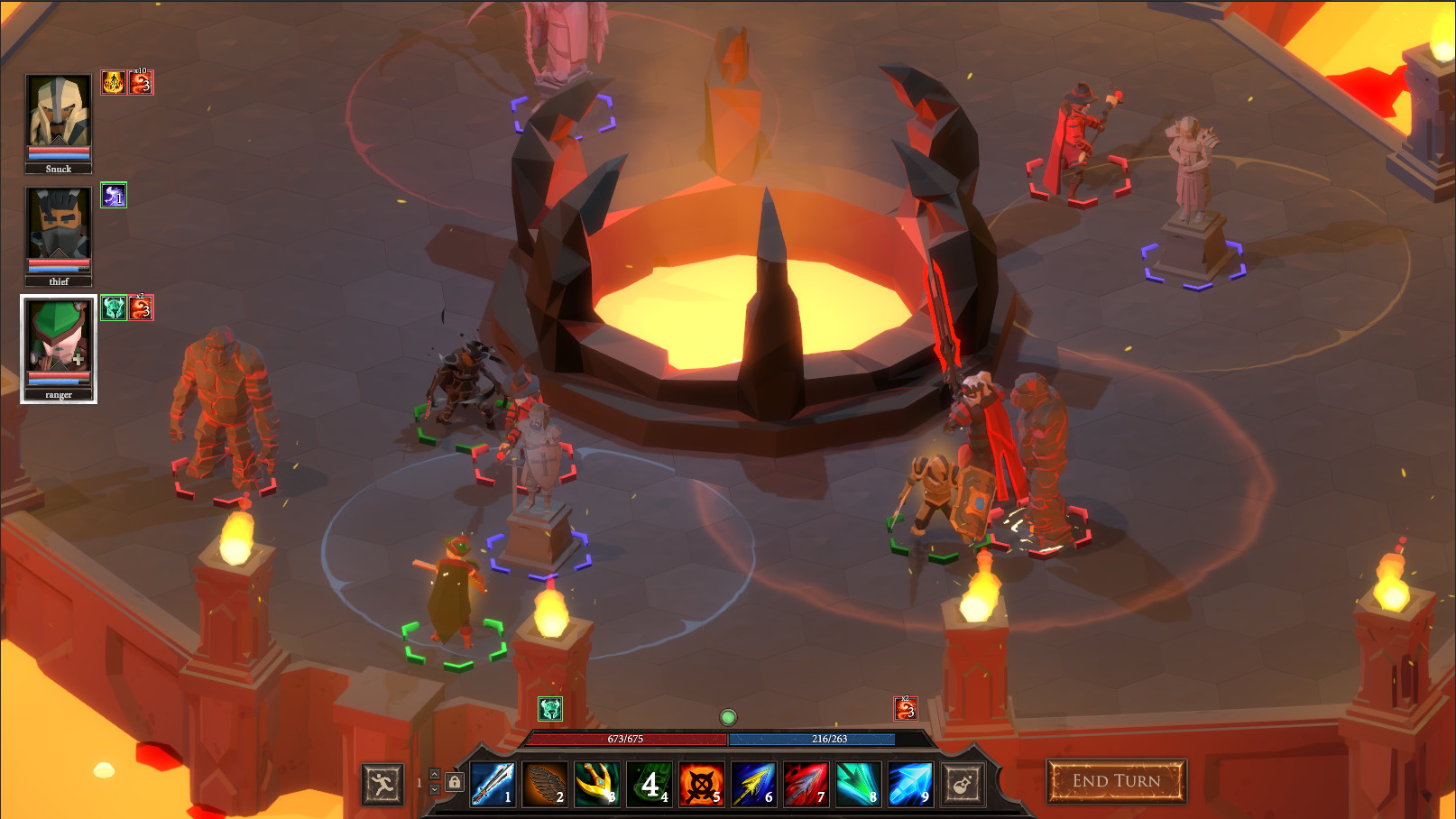Click the down arrow of the hotbar stepper
Image resolution: width=1456 pixels, height=819 pixels.
pos(437,791)
